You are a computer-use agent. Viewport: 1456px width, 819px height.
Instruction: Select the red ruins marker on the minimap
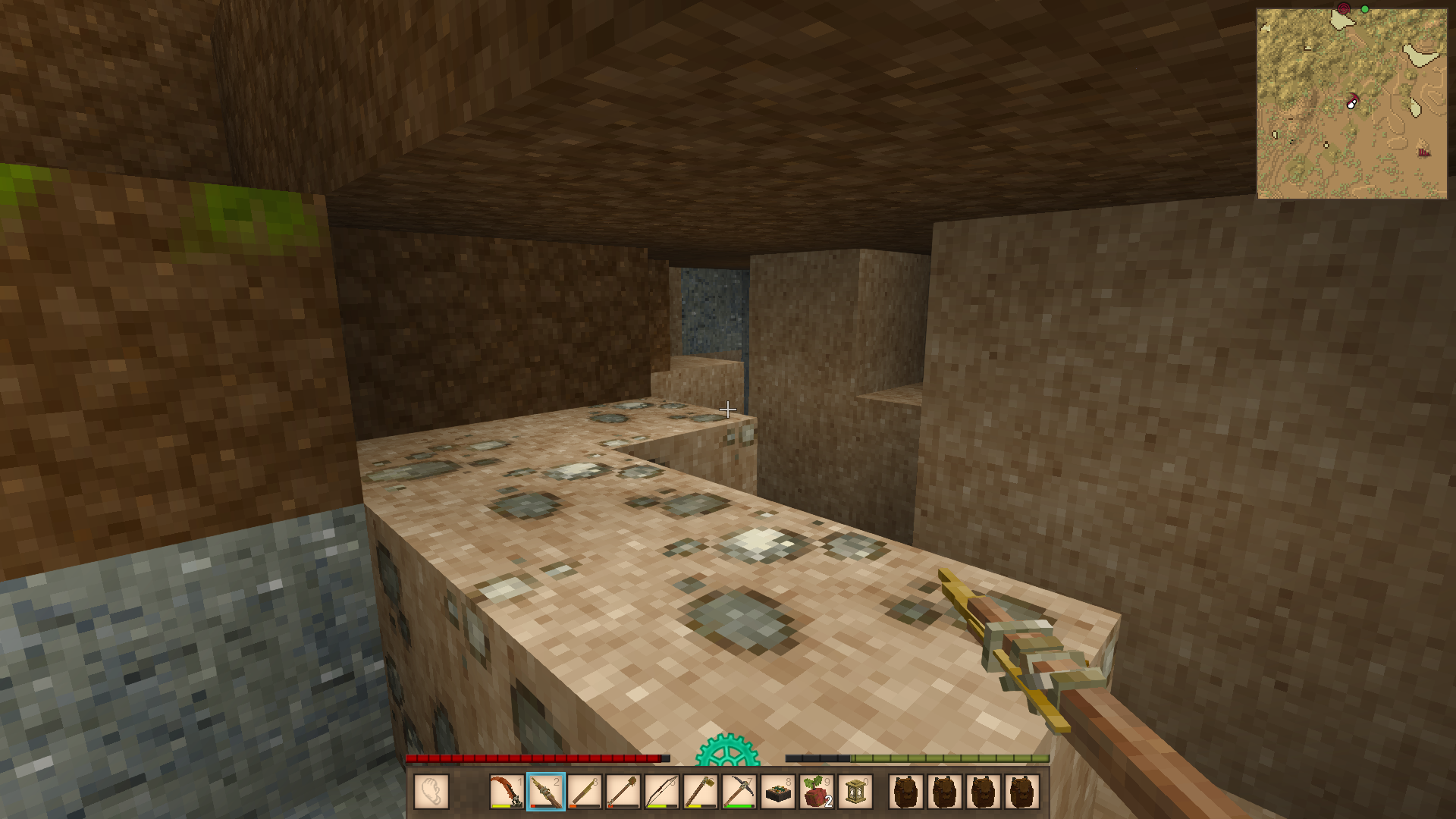(1423, 152)
